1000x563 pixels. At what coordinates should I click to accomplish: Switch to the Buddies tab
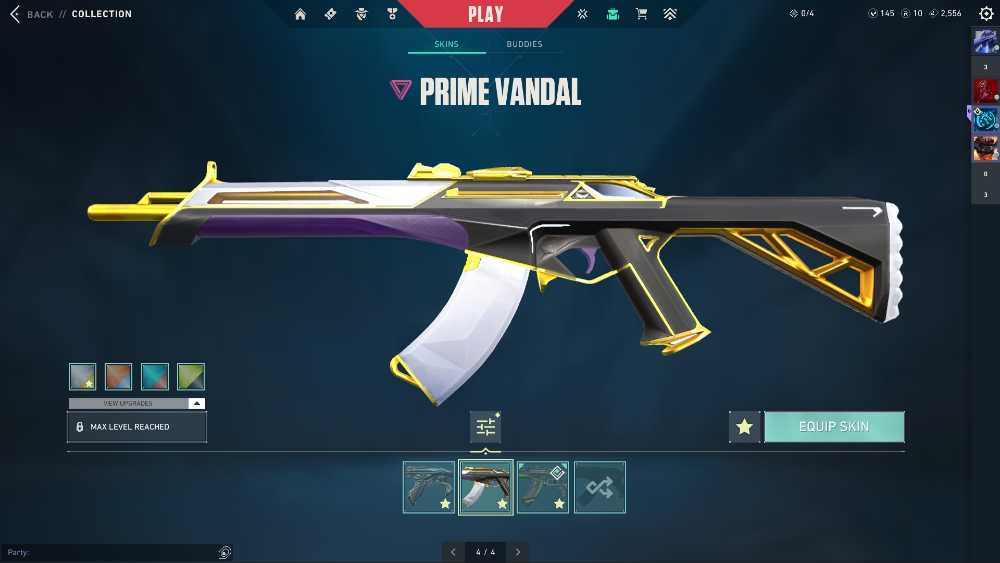pos(524,44)
